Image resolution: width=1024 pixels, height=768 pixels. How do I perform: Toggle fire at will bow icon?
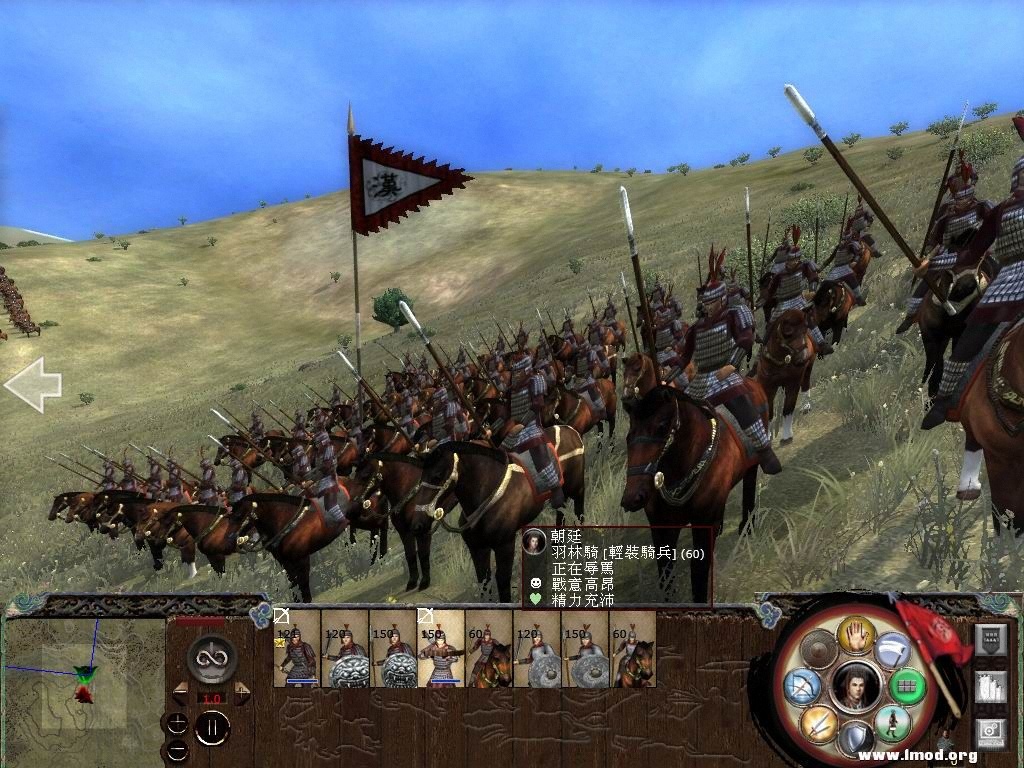tap(802, 687)
